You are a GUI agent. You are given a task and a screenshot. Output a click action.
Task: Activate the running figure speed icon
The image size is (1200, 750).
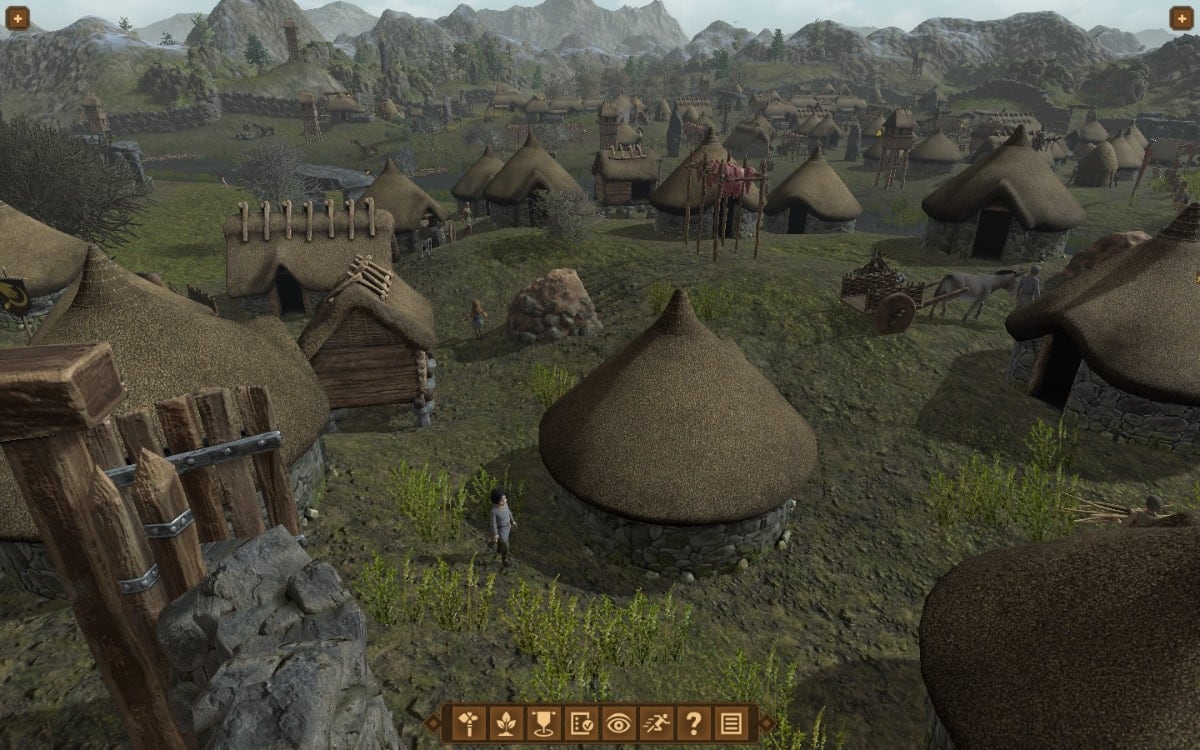tap(655, 722)
